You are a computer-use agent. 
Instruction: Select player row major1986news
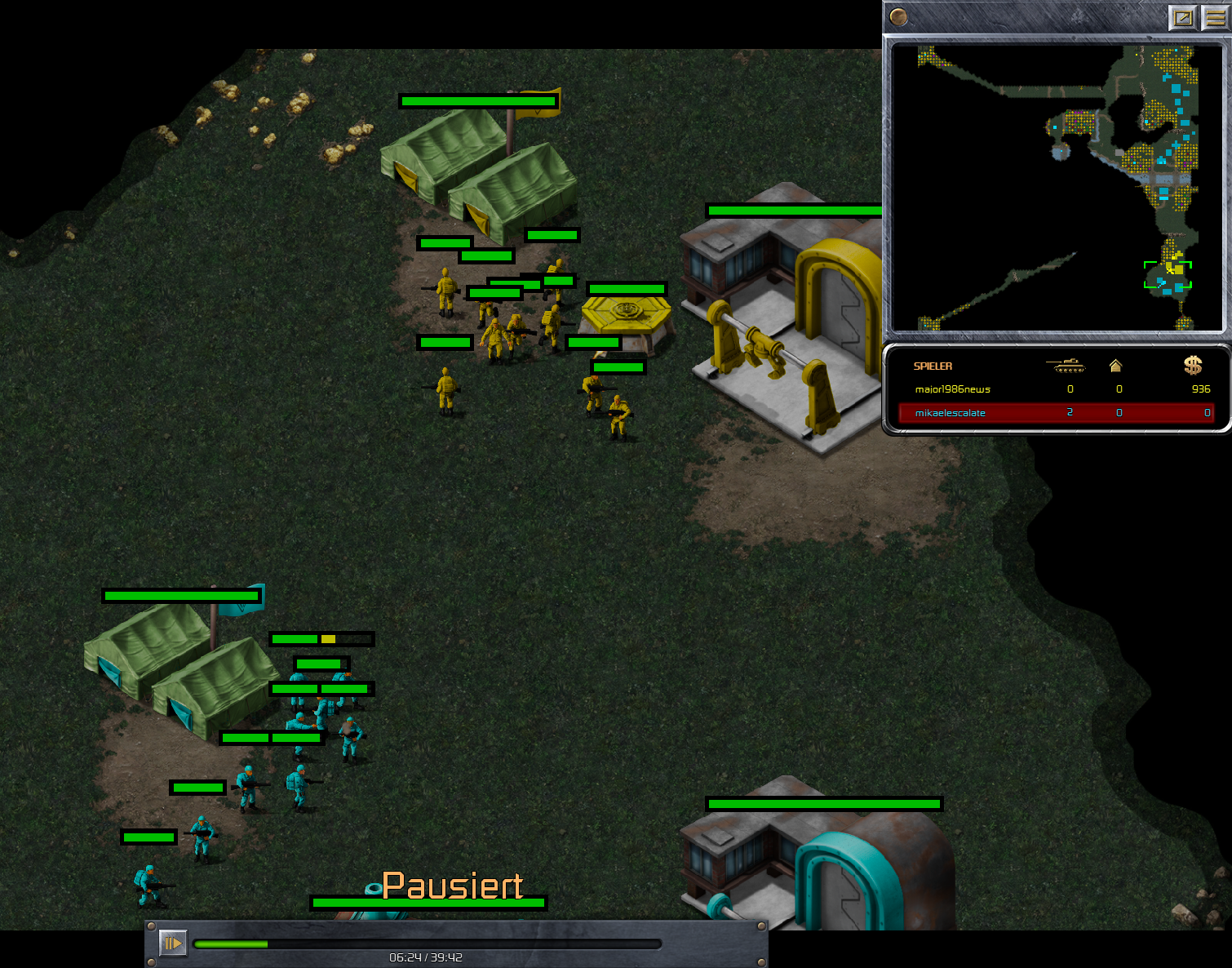1056,389
